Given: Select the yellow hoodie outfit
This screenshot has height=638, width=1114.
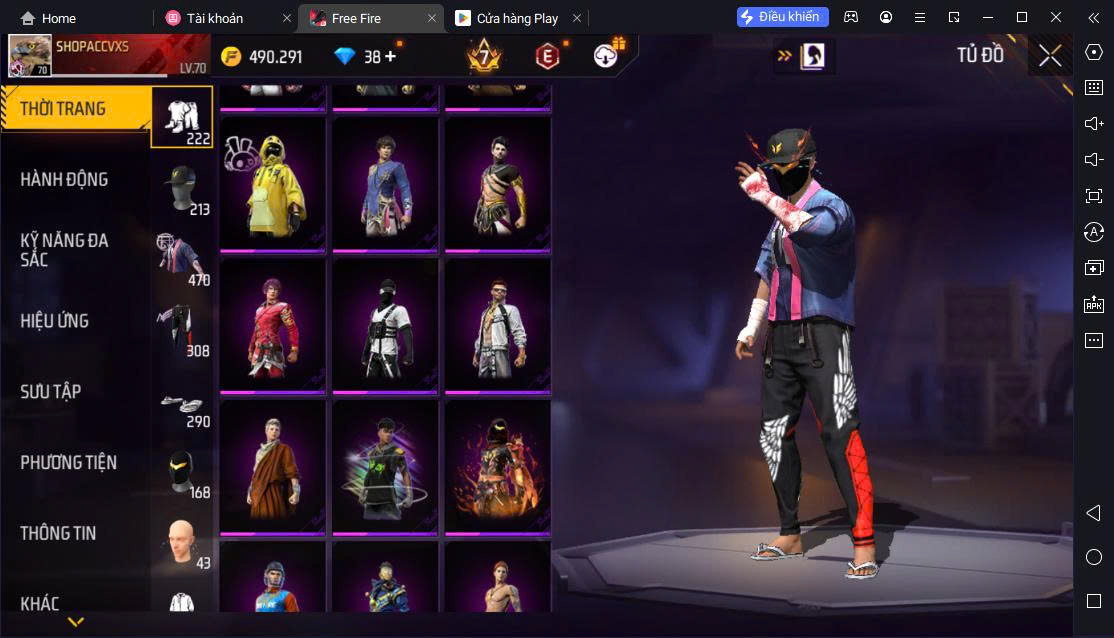Looking at the screenshot, I should pyautogui.click(x=272, y=185).
